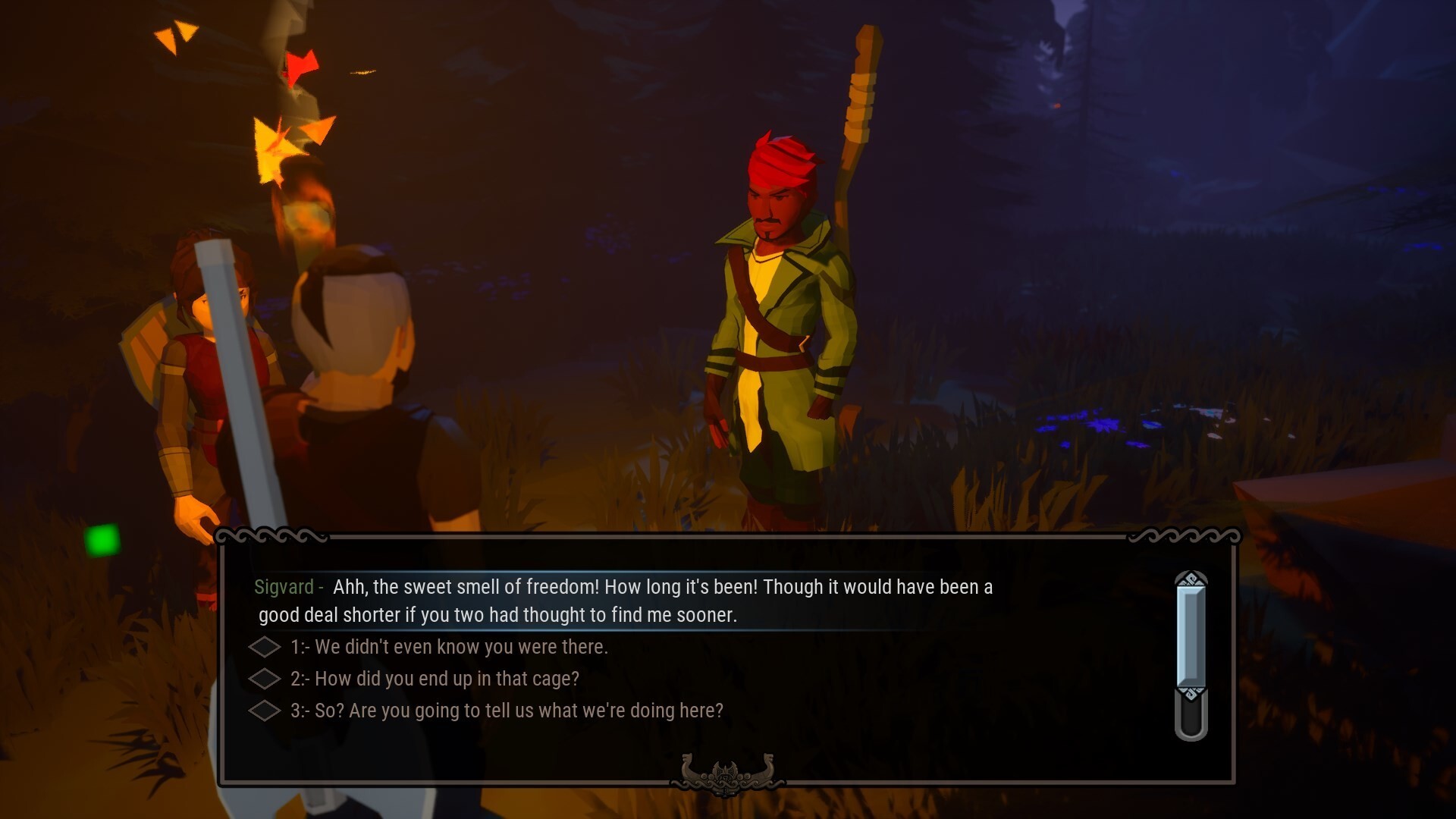Screen dimensions: 1456x819
Task: Toggle the diamond bullet of the first response
Action: click(x=265, y=647)
